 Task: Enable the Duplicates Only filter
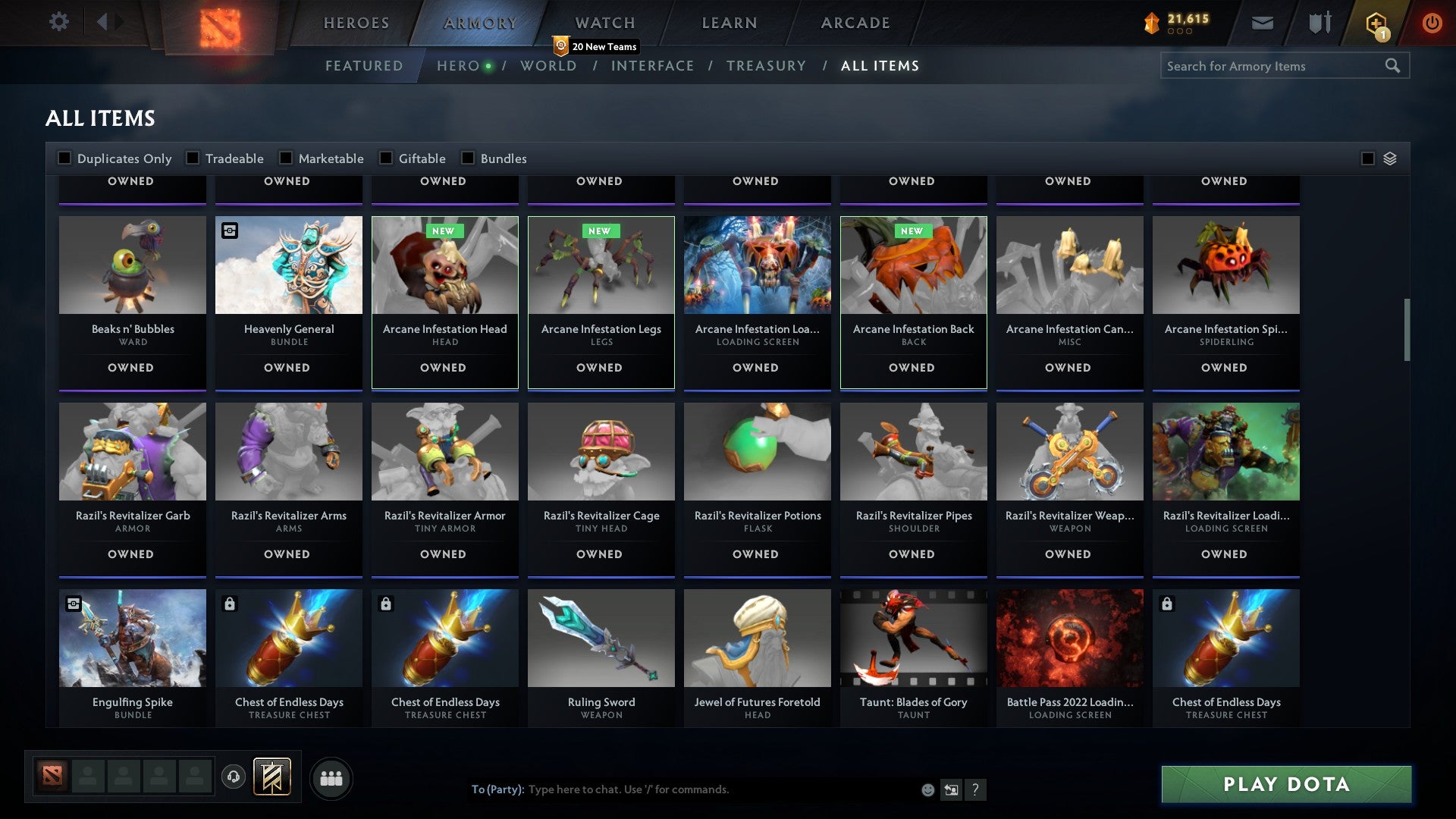(64, 158)
